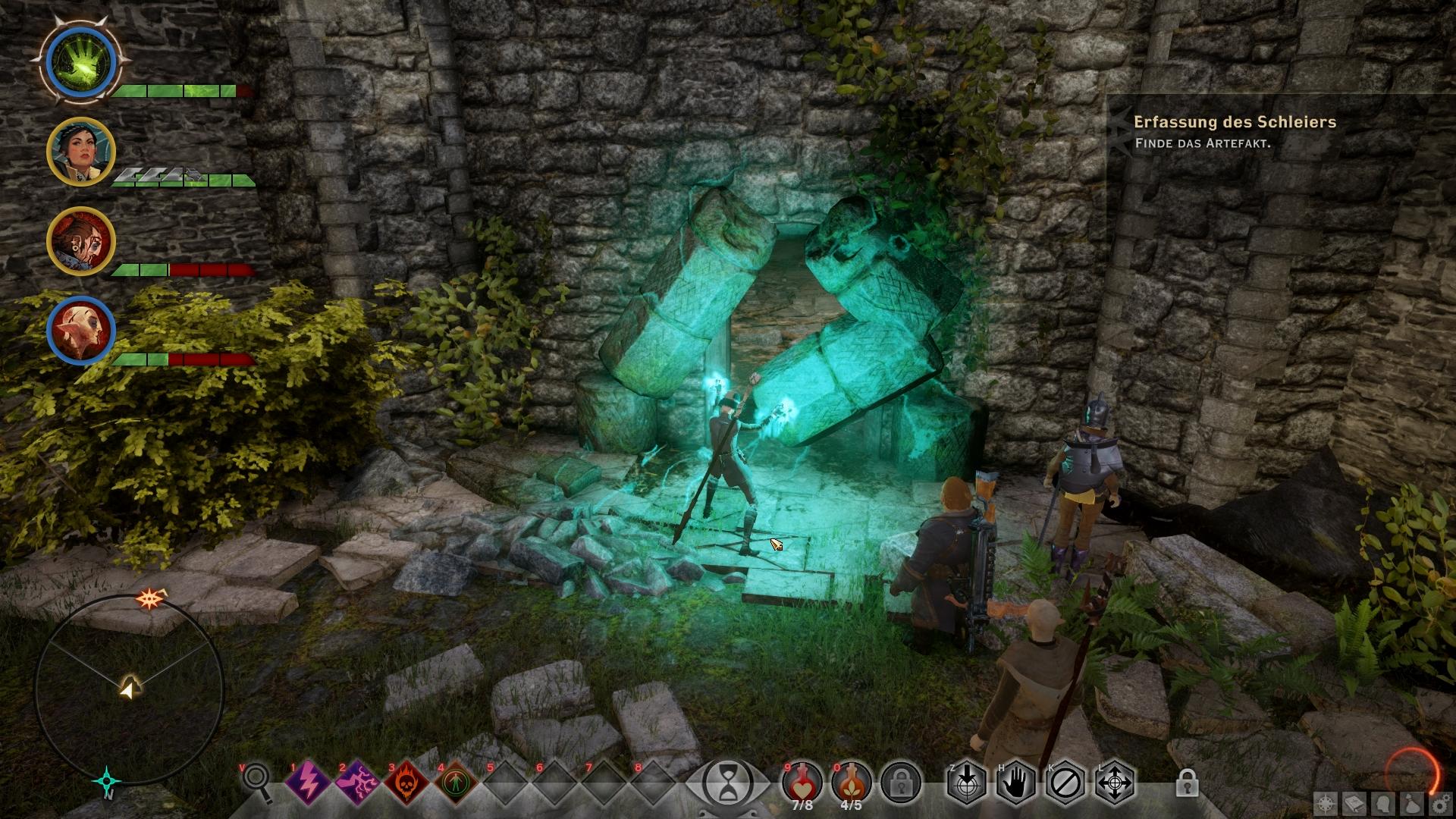Issue the attack-my-target party command

tap(967, 781)
